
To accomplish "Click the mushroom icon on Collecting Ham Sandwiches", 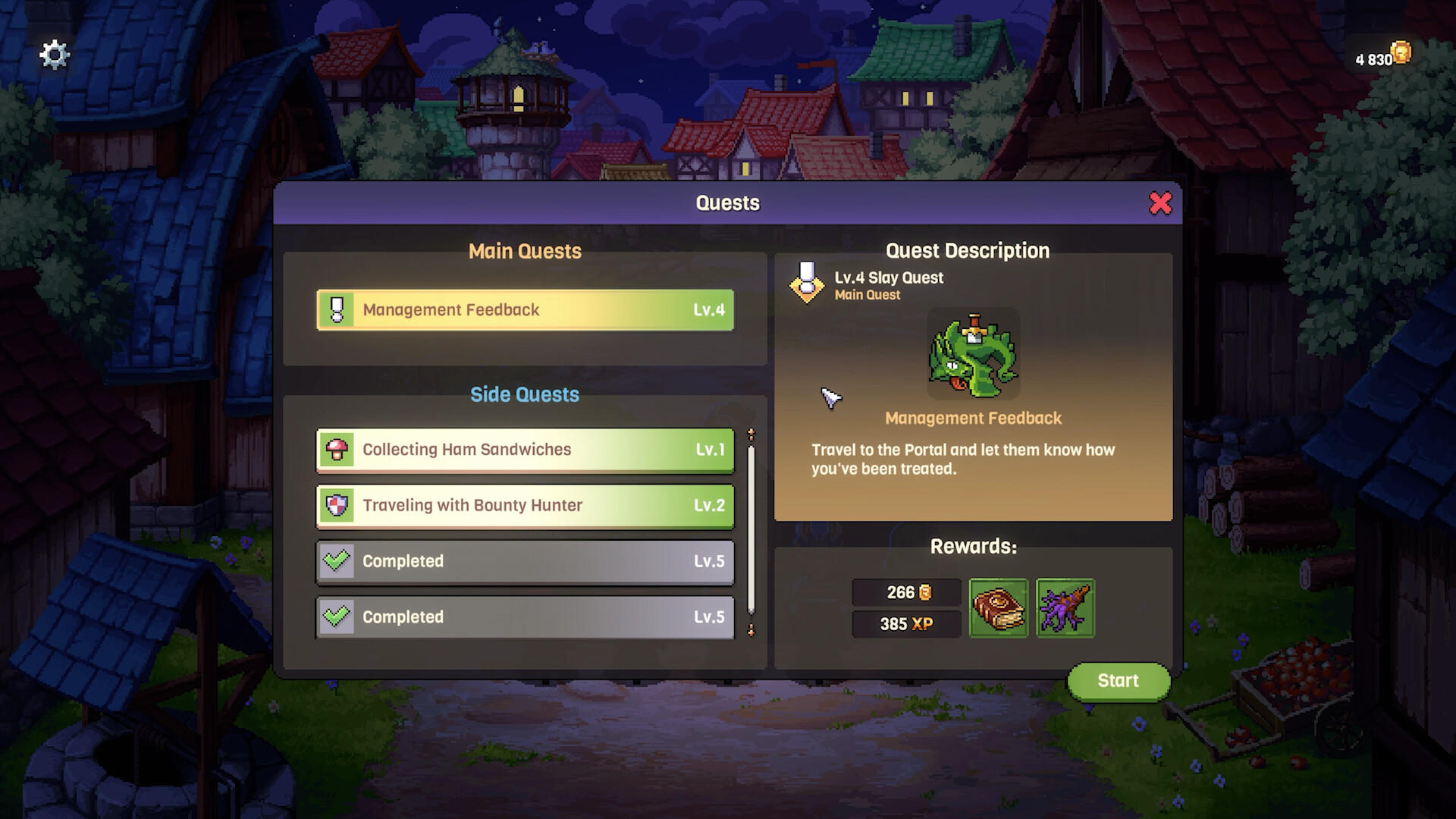I will pos(337,449).
